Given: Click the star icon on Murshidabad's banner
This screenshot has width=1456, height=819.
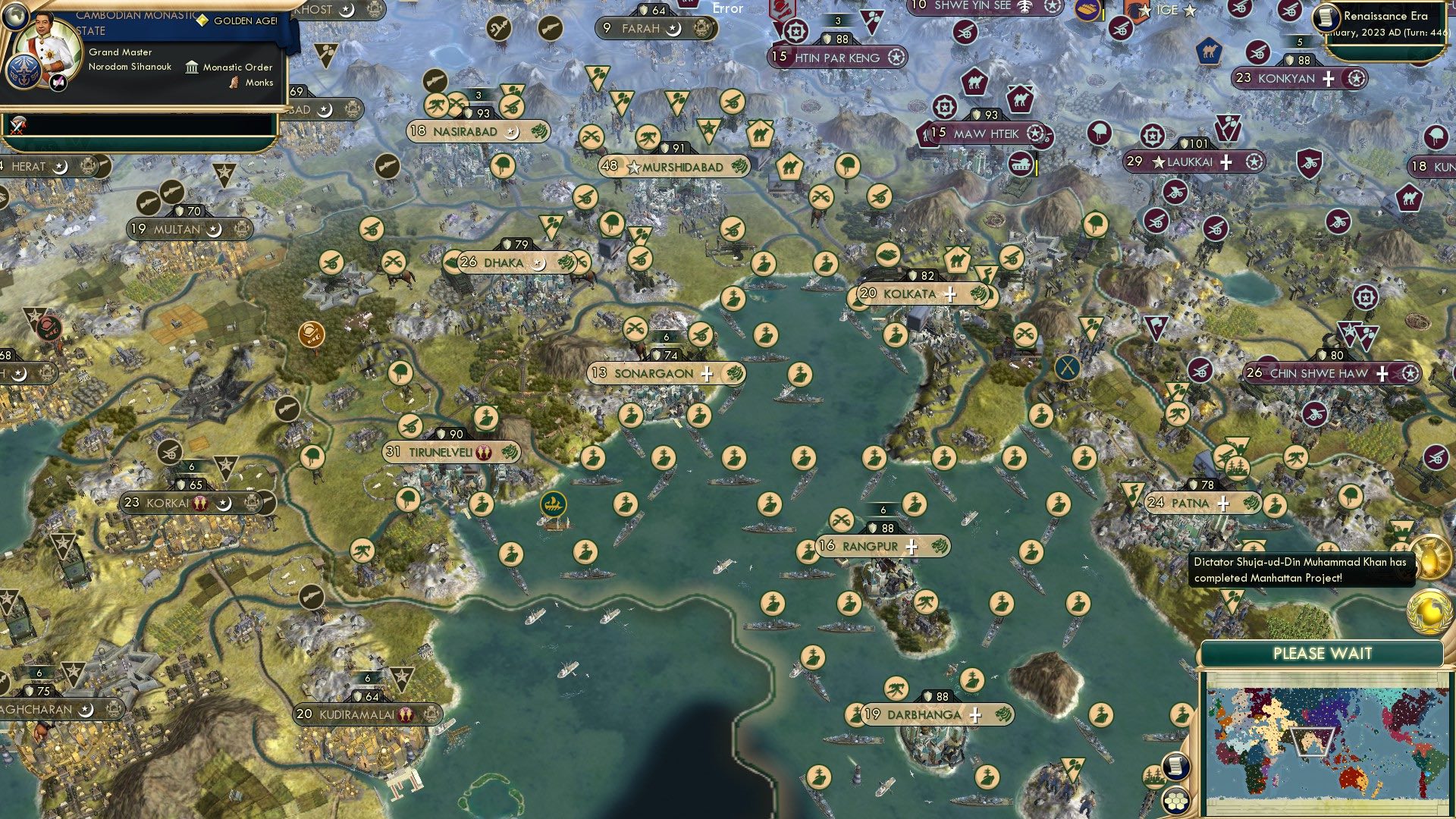Looking at the screenshot, I should tap(633, 167).
